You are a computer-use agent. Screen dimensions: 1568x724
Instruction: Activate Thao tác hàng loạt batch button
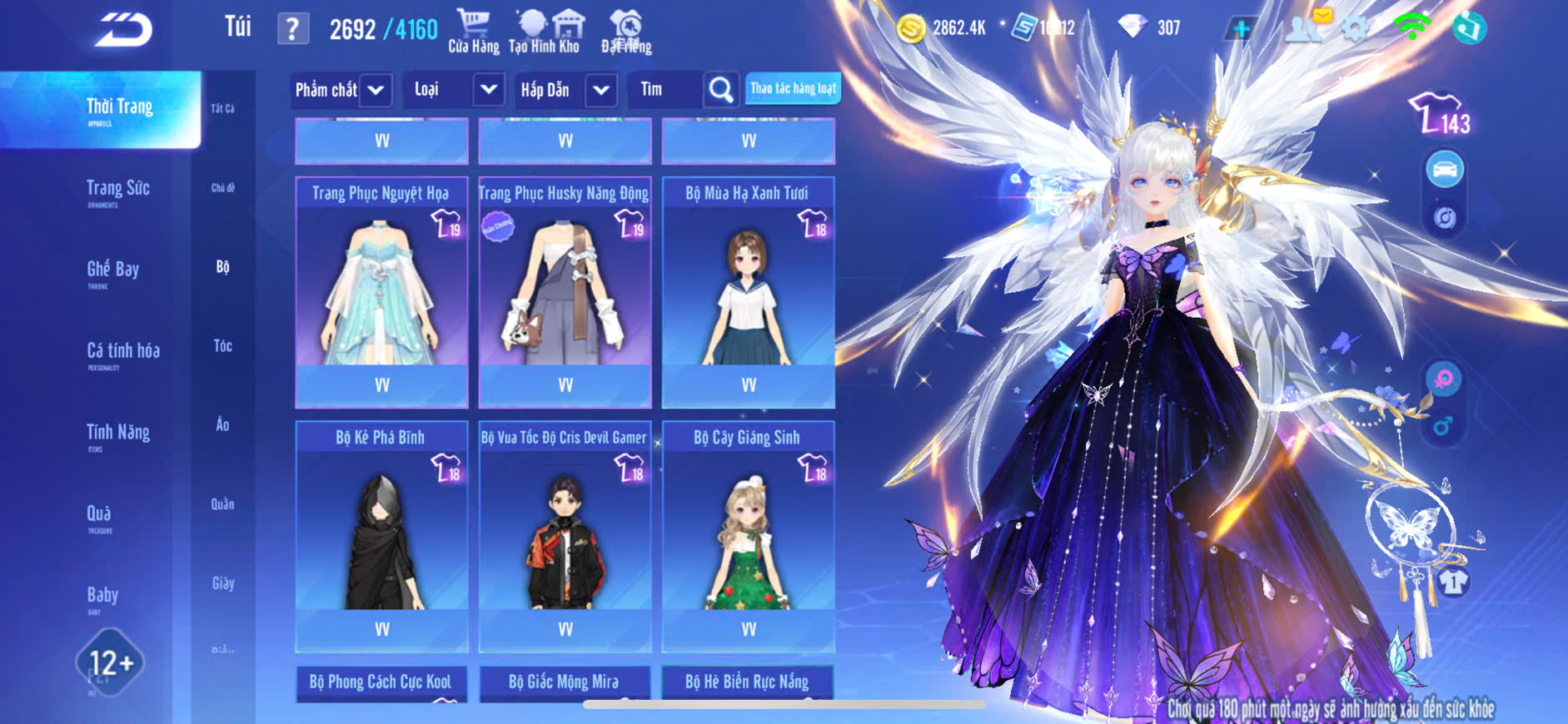793,88
